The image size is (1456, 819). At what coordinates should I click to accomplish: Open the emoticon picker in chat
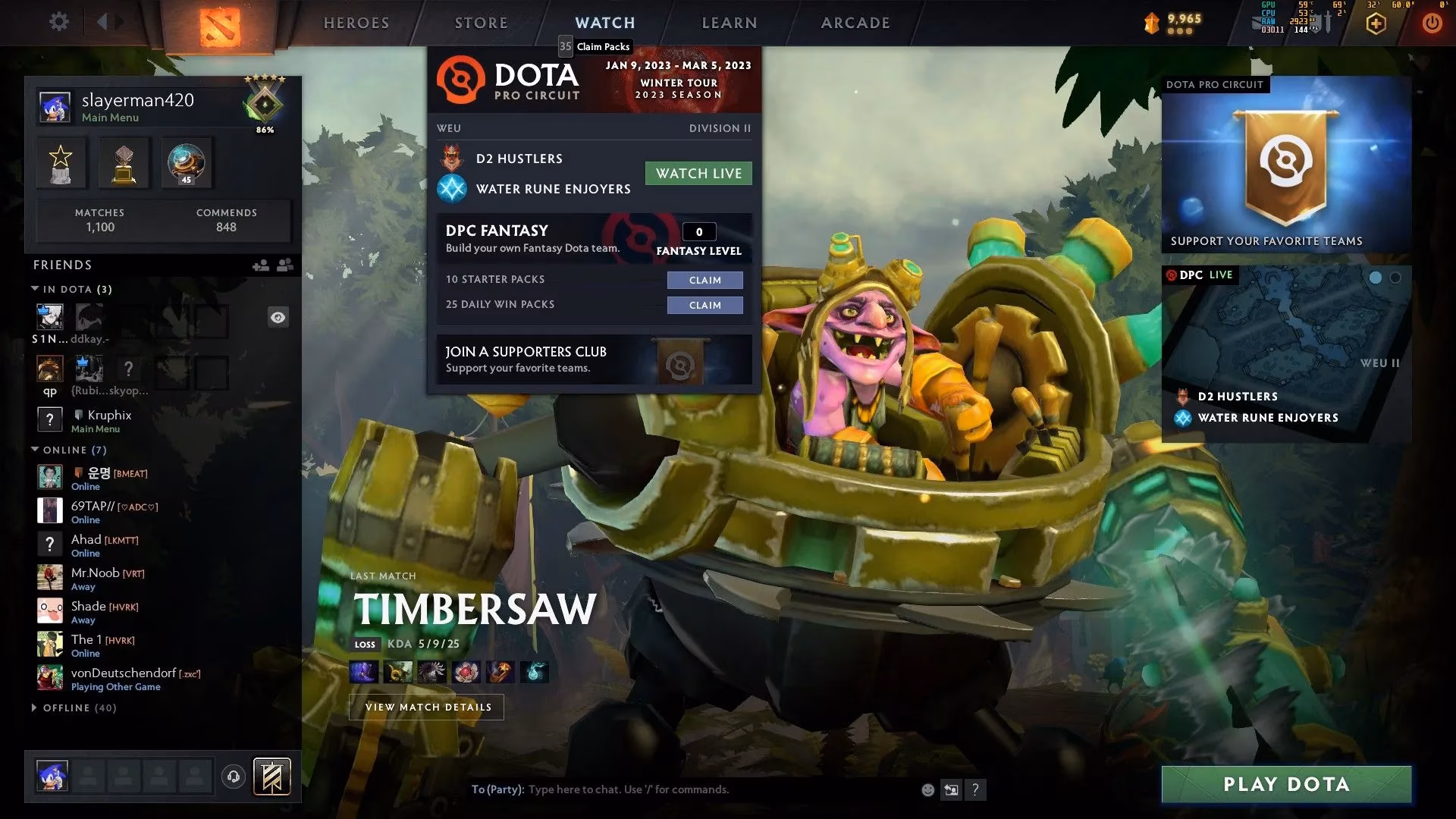click(927, 789)
